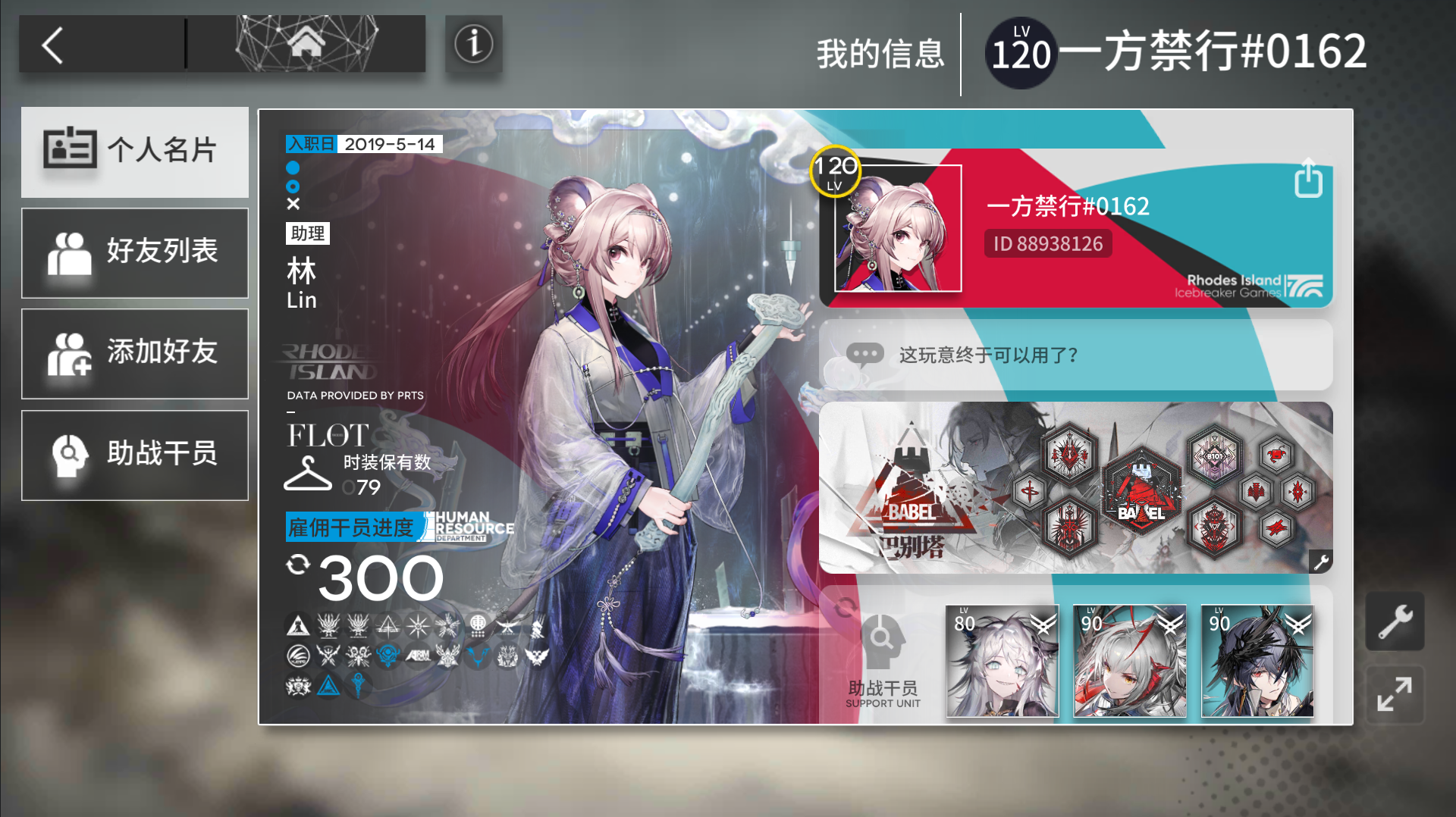Click the refresh icon beside the 300 progress
Viewport: 1456px width, 817px height.
click(299, 565)
